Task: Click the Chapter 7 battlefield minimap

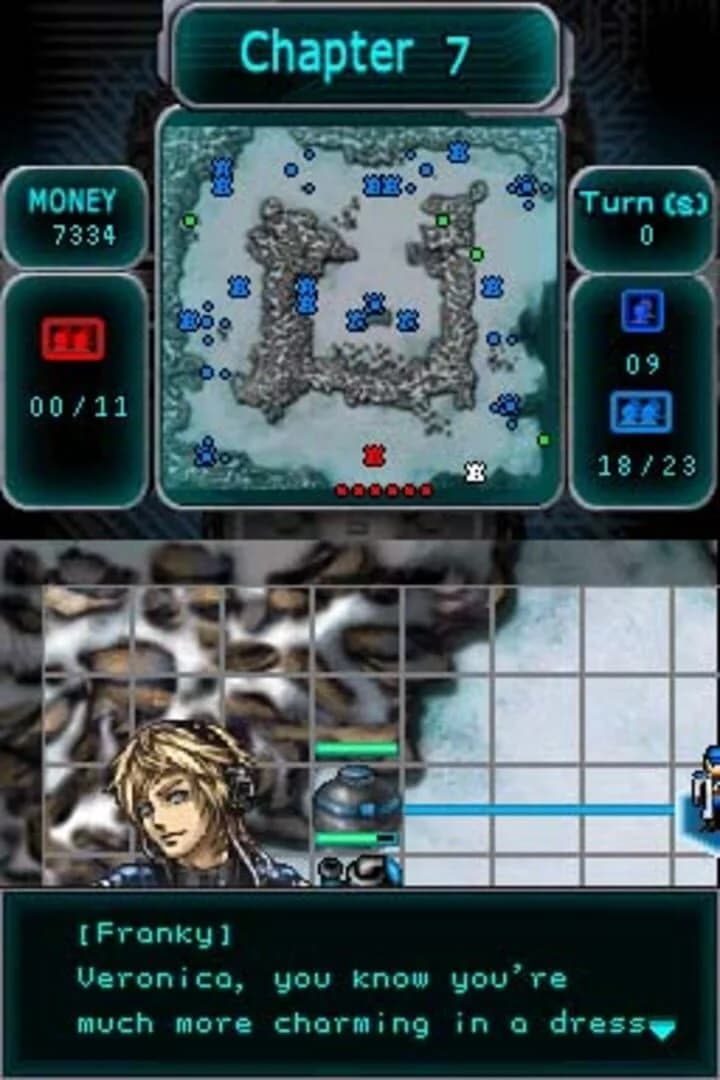Action: 360,310
